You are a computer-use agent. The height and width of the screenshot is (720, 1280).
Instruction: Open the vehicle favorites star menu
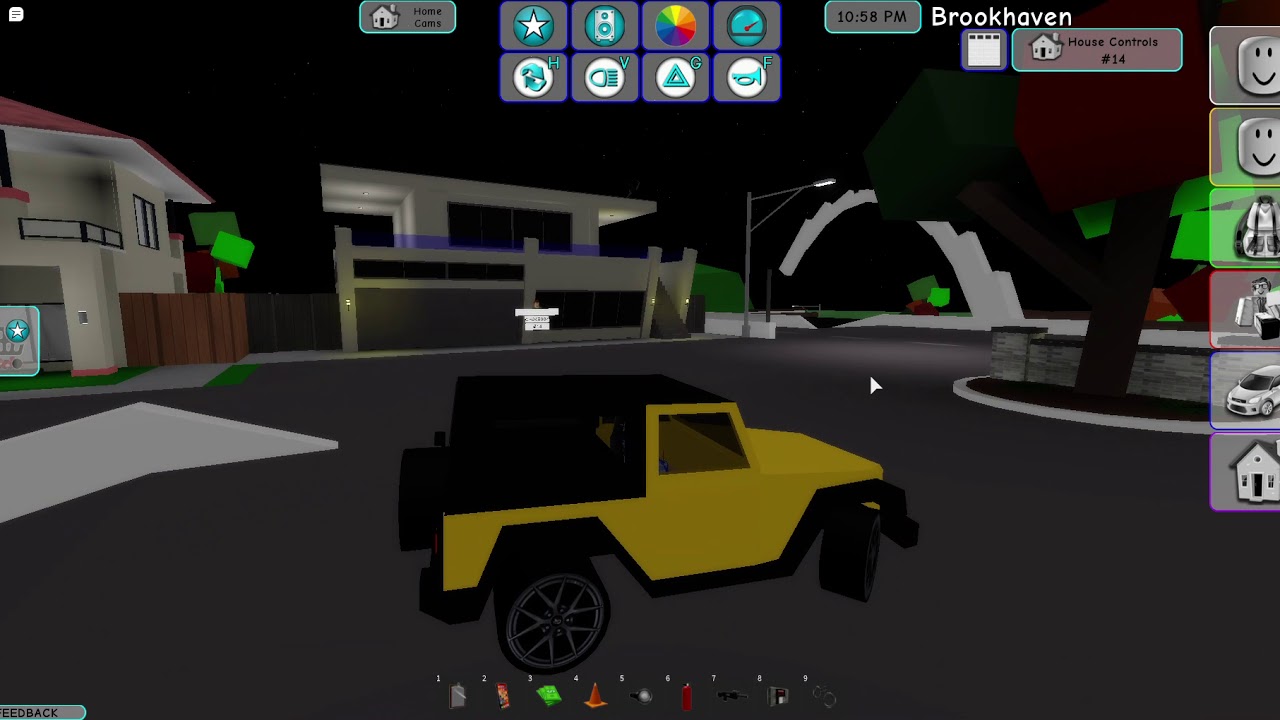point(533,26)
